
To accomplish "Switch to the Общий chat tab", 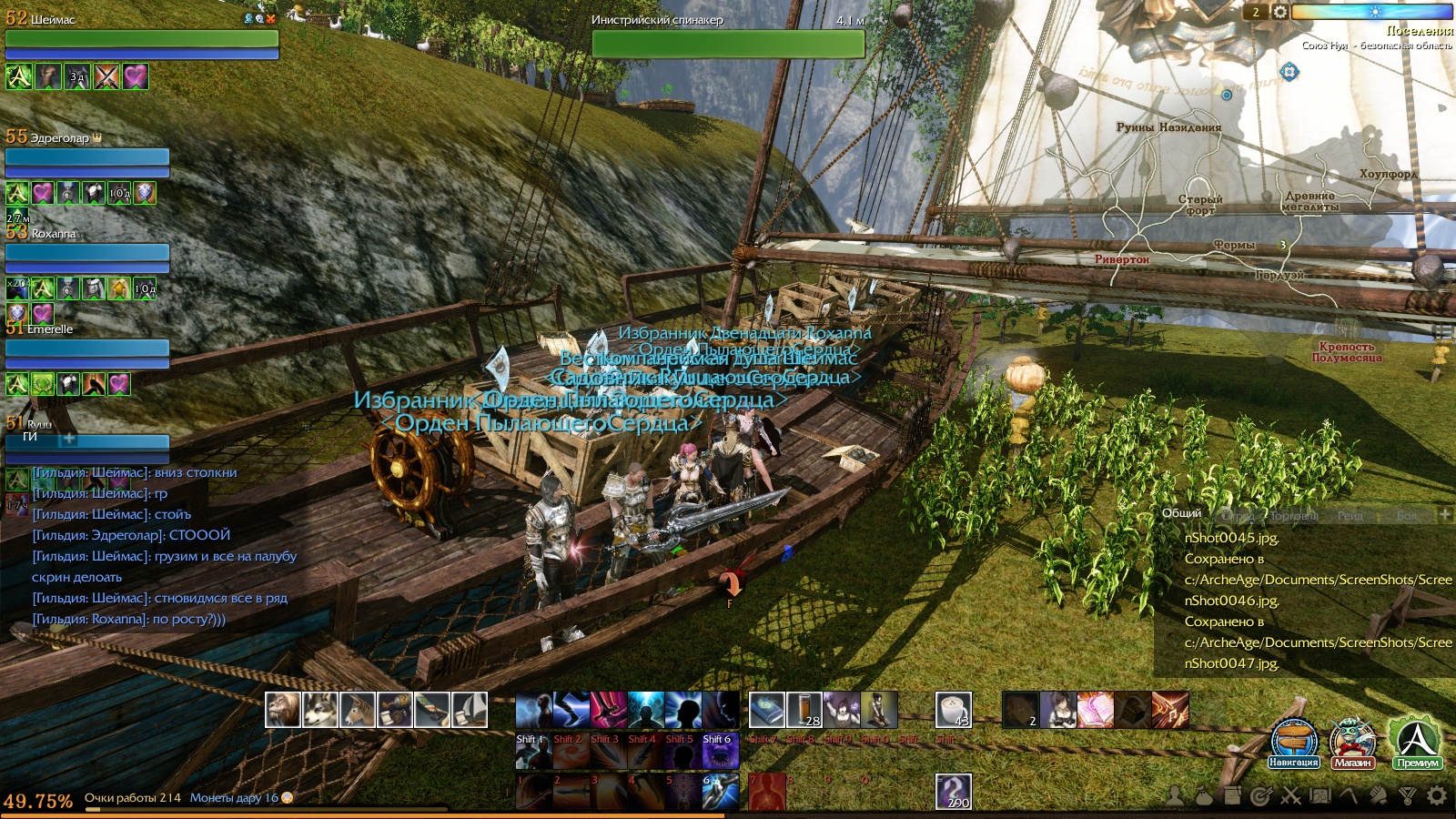I will [x=1181, y=514].
